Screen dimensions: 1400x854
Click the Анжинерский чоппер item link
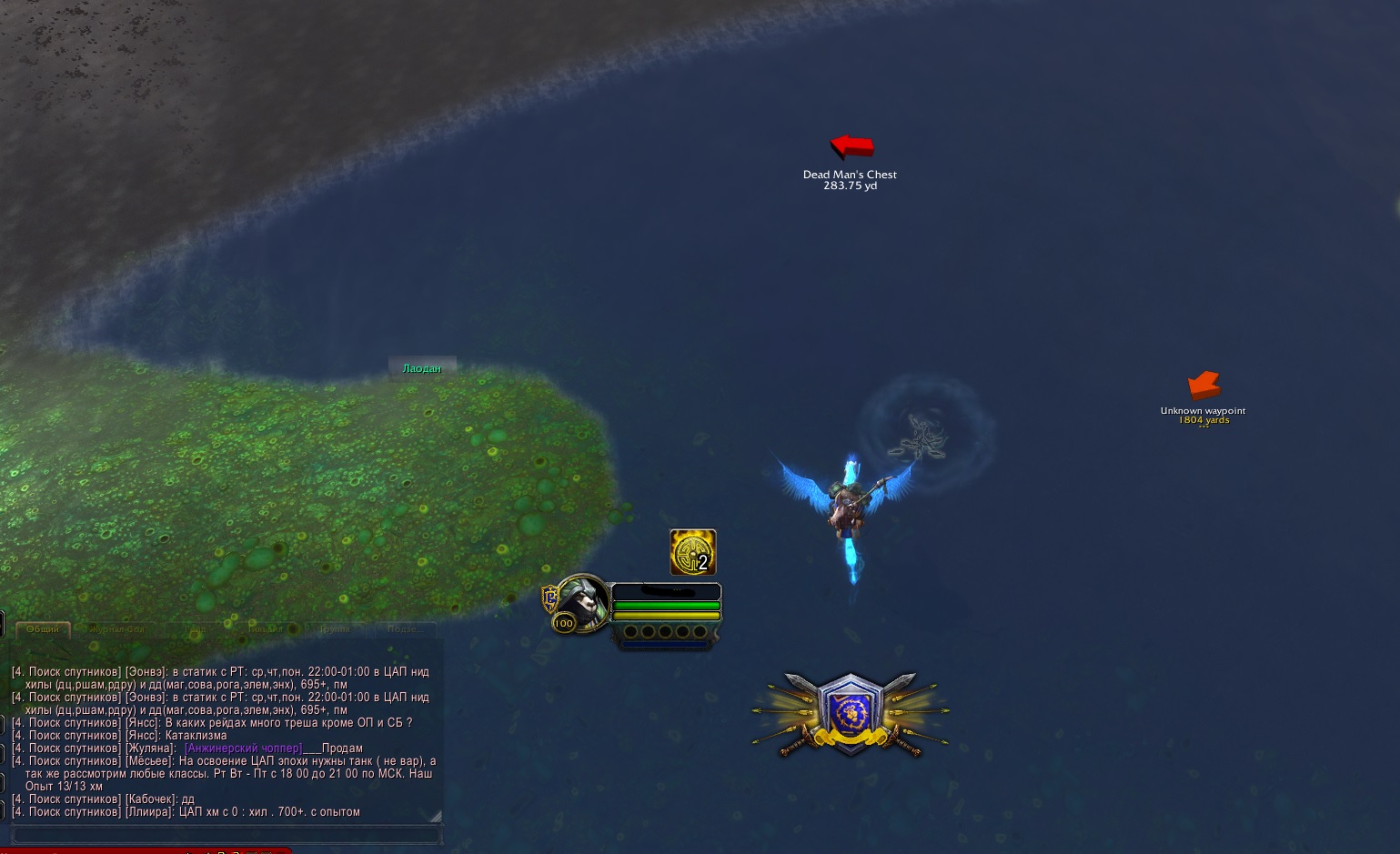(x=243, y=749)
